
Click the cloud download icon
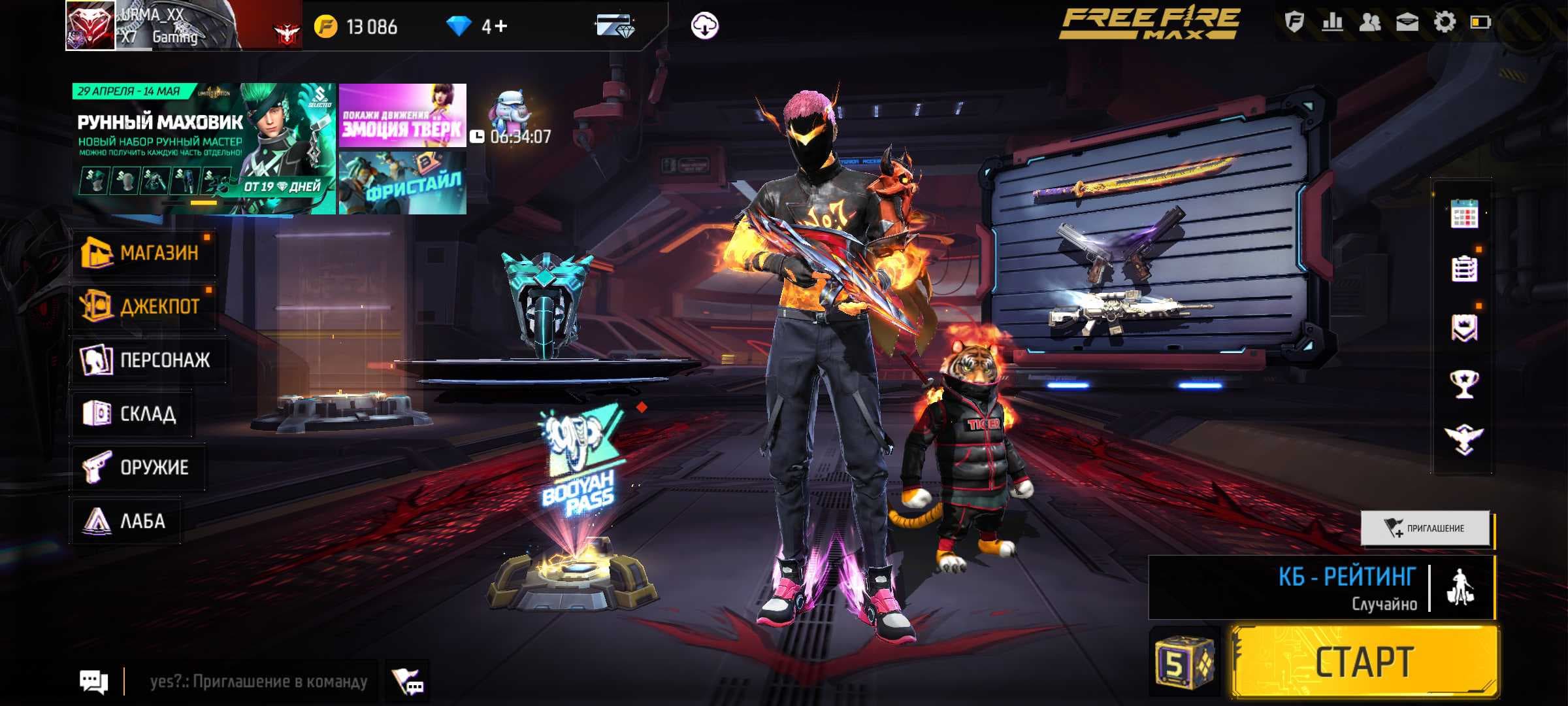point(704,26)
